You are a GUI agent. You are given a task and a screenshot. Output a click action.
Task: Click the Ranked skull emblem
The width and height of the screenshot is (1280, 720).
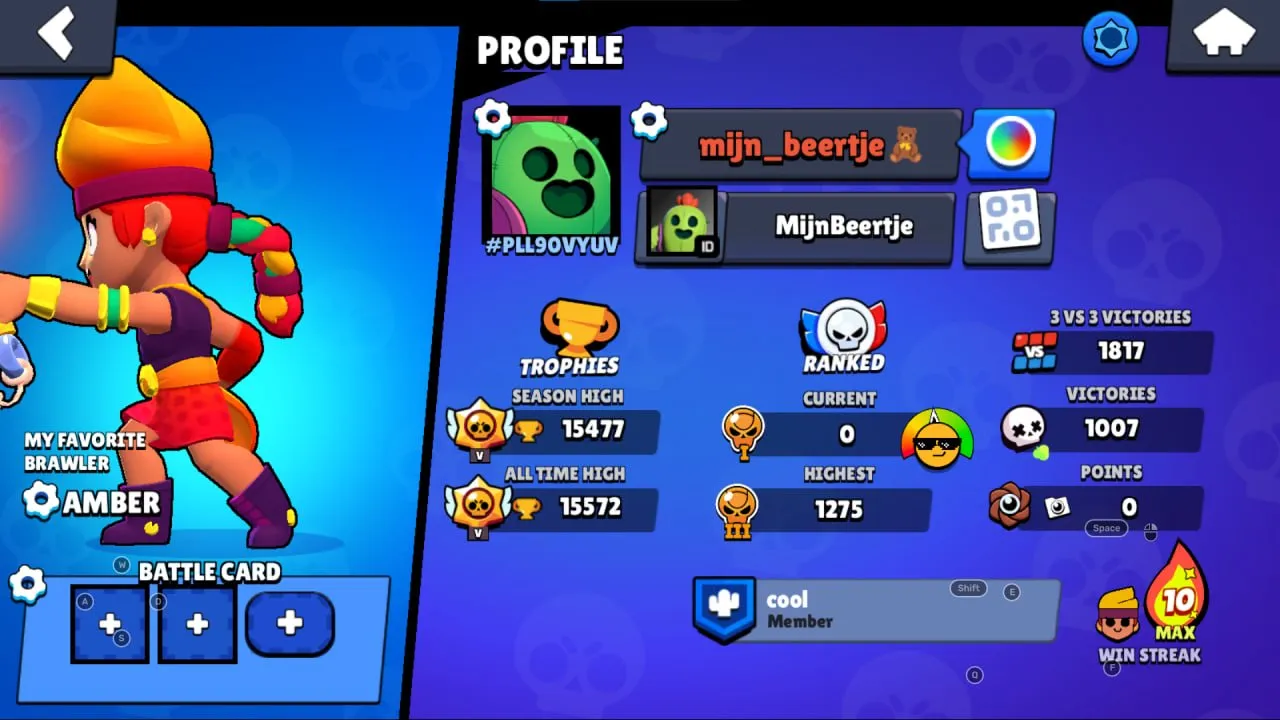tap(843, 325)
